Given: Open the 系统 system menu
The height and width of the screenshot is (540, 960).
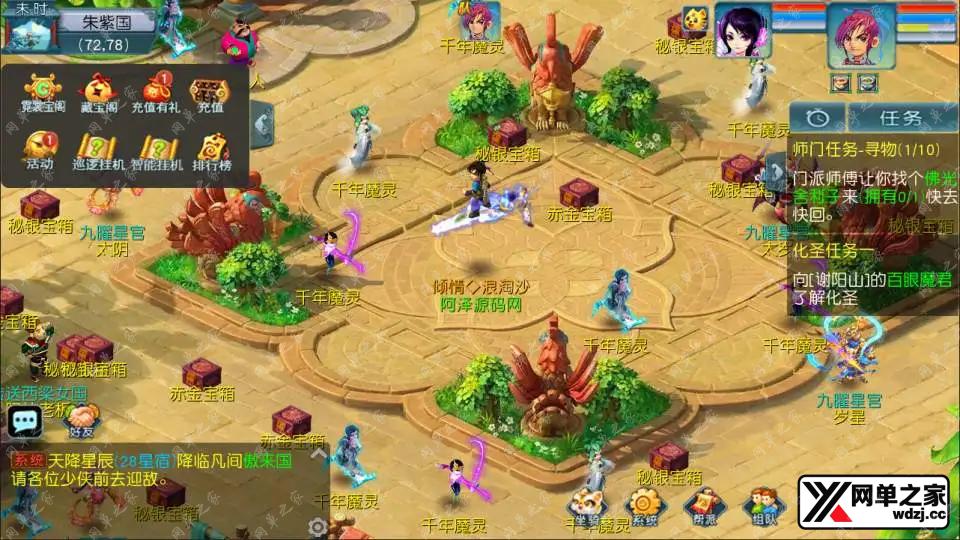Looking at the screenshot, I should (x=644, y=508).
